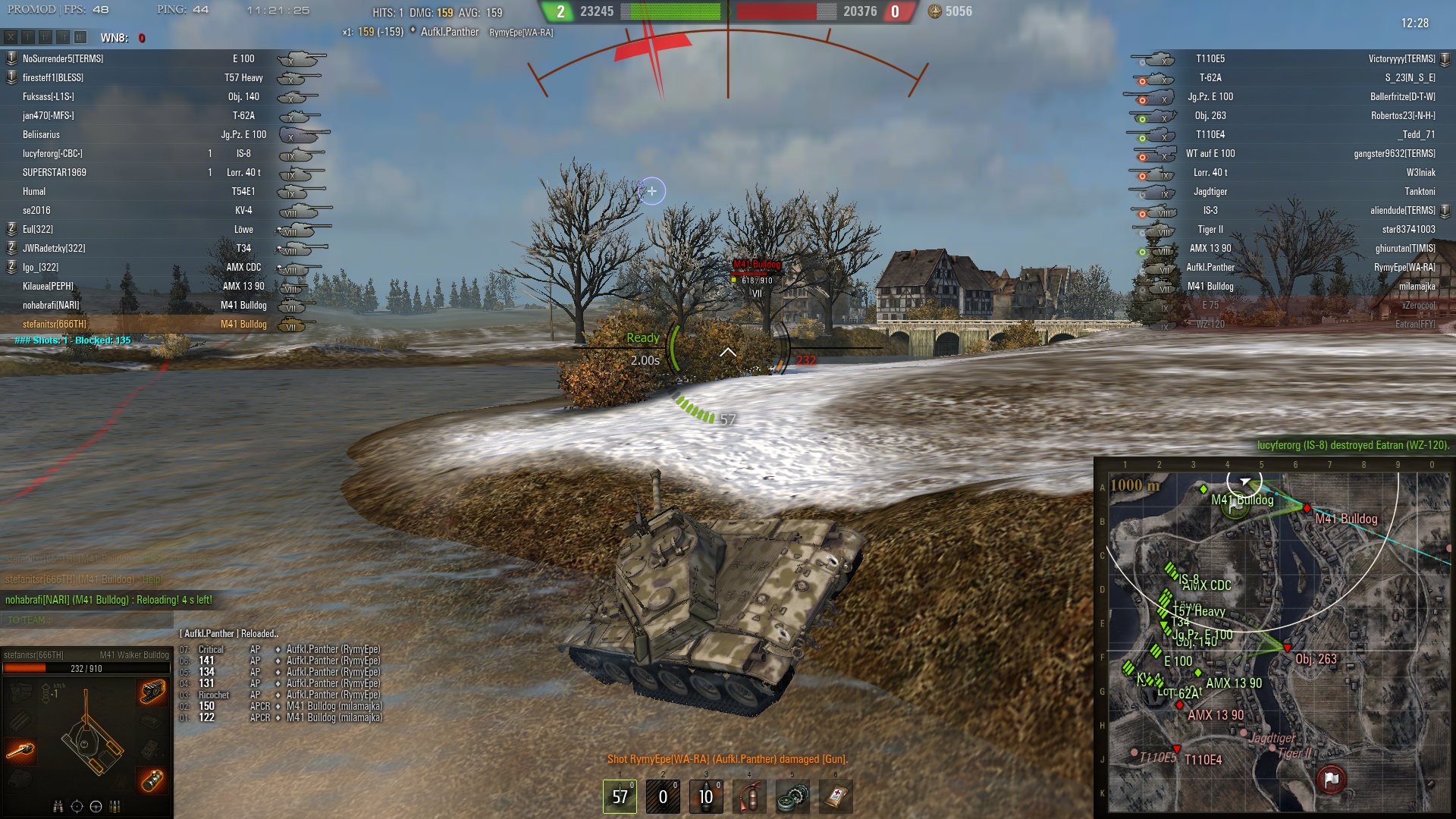This screenshot has height=819, width=1456.
Task: Select the depleted shell slot showing 0
Action: 663,796
